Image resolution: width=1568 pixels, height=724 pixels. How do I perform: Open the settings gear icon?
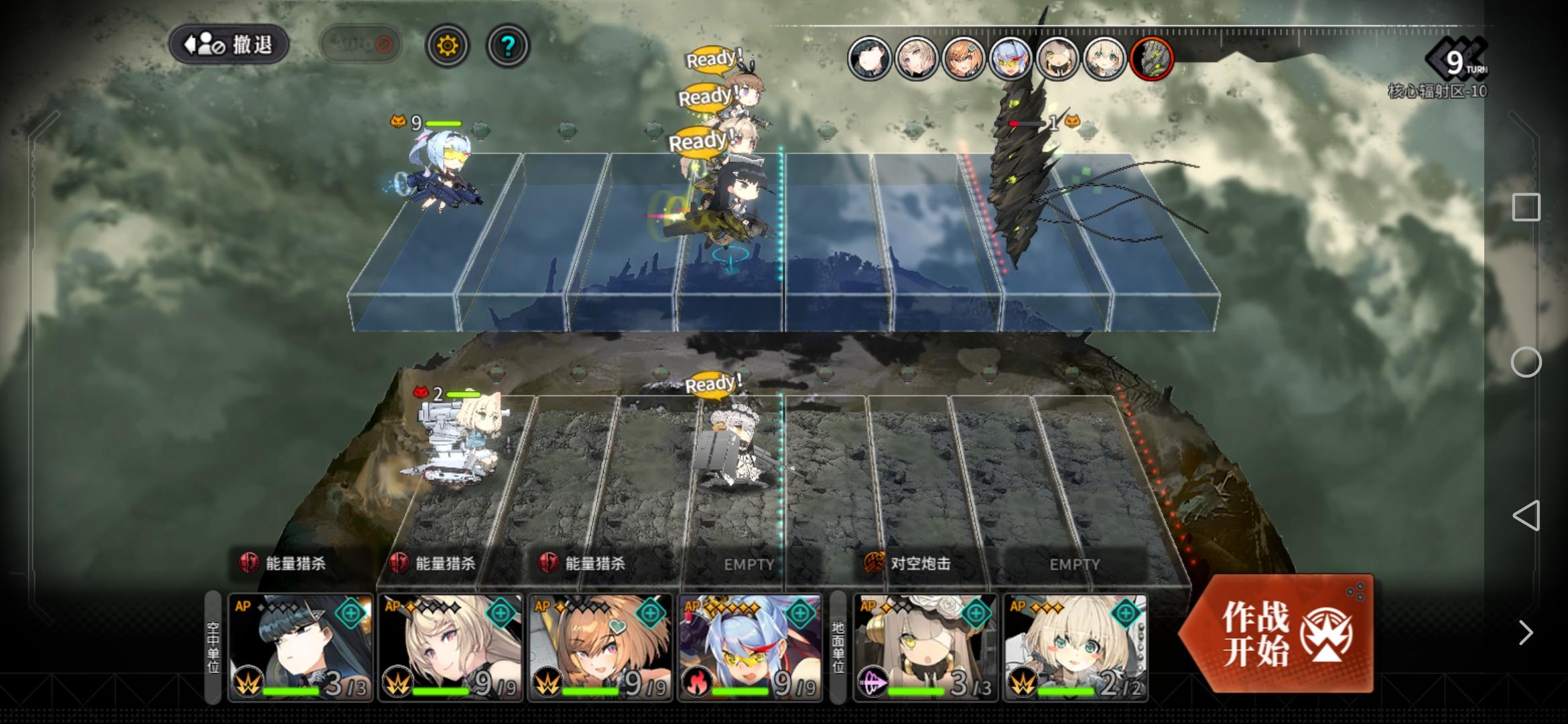click(448, 44)
